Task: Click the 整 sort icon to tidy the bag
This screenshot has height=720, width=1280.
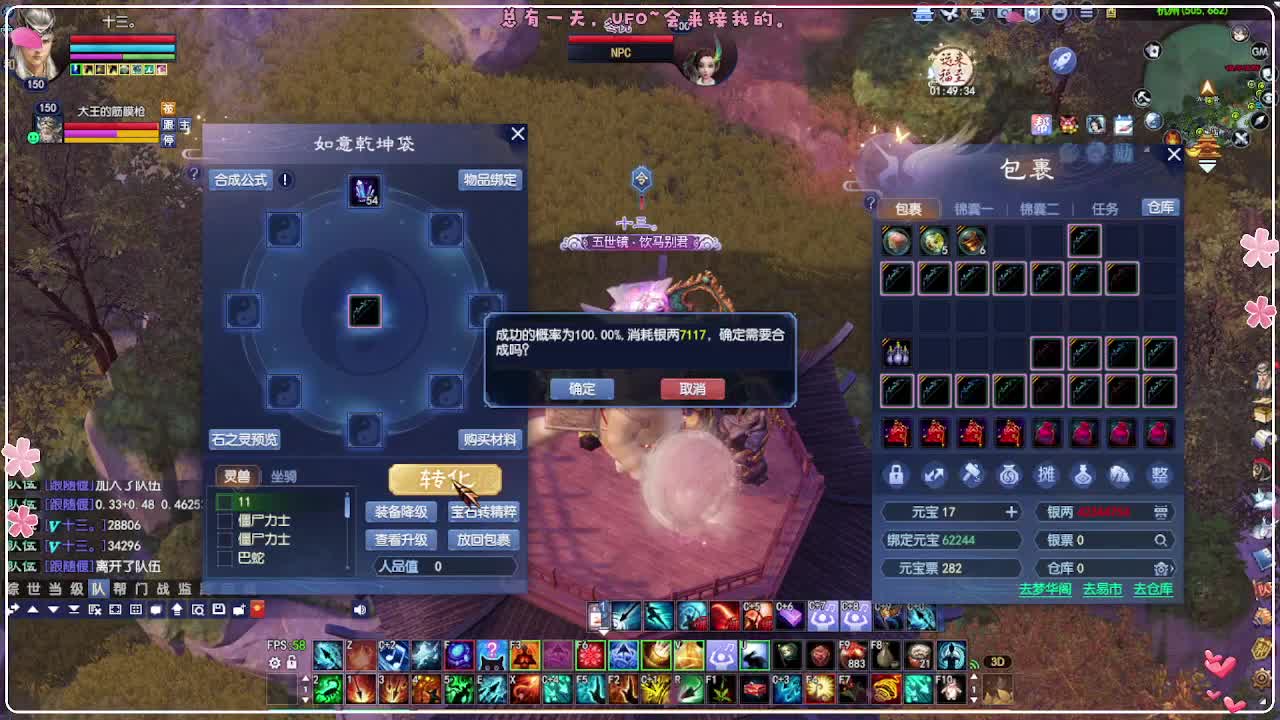Action: pos(1159,474)
